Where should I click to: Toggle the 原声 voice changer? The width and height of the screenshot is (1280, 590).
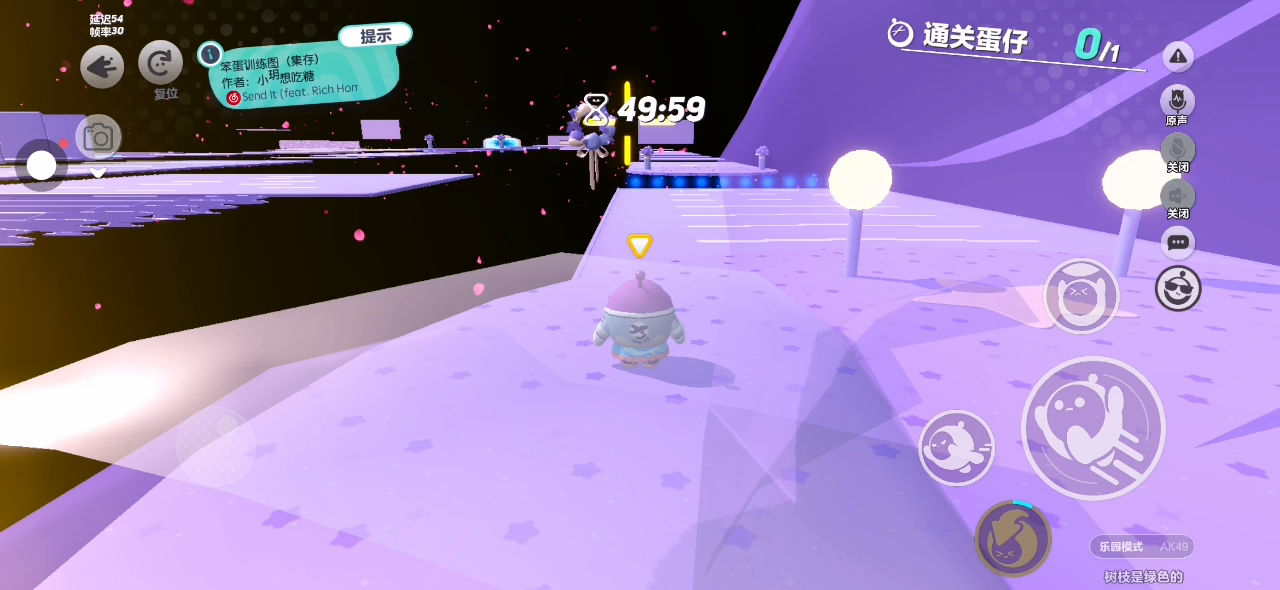coord(1177,101)
